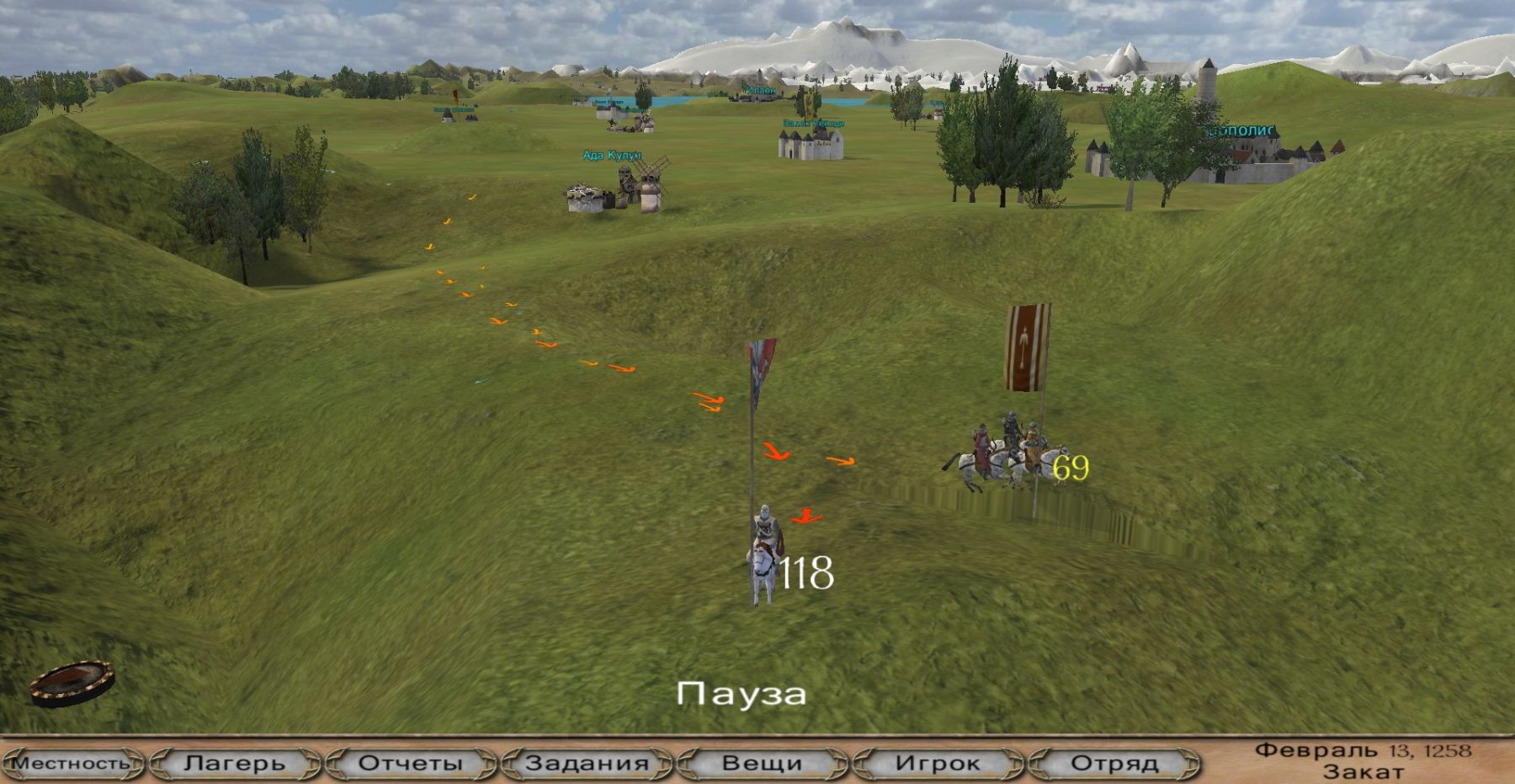Show the Отряд party screen
Screen dimensions: 1515x784
click(1114, 763)
